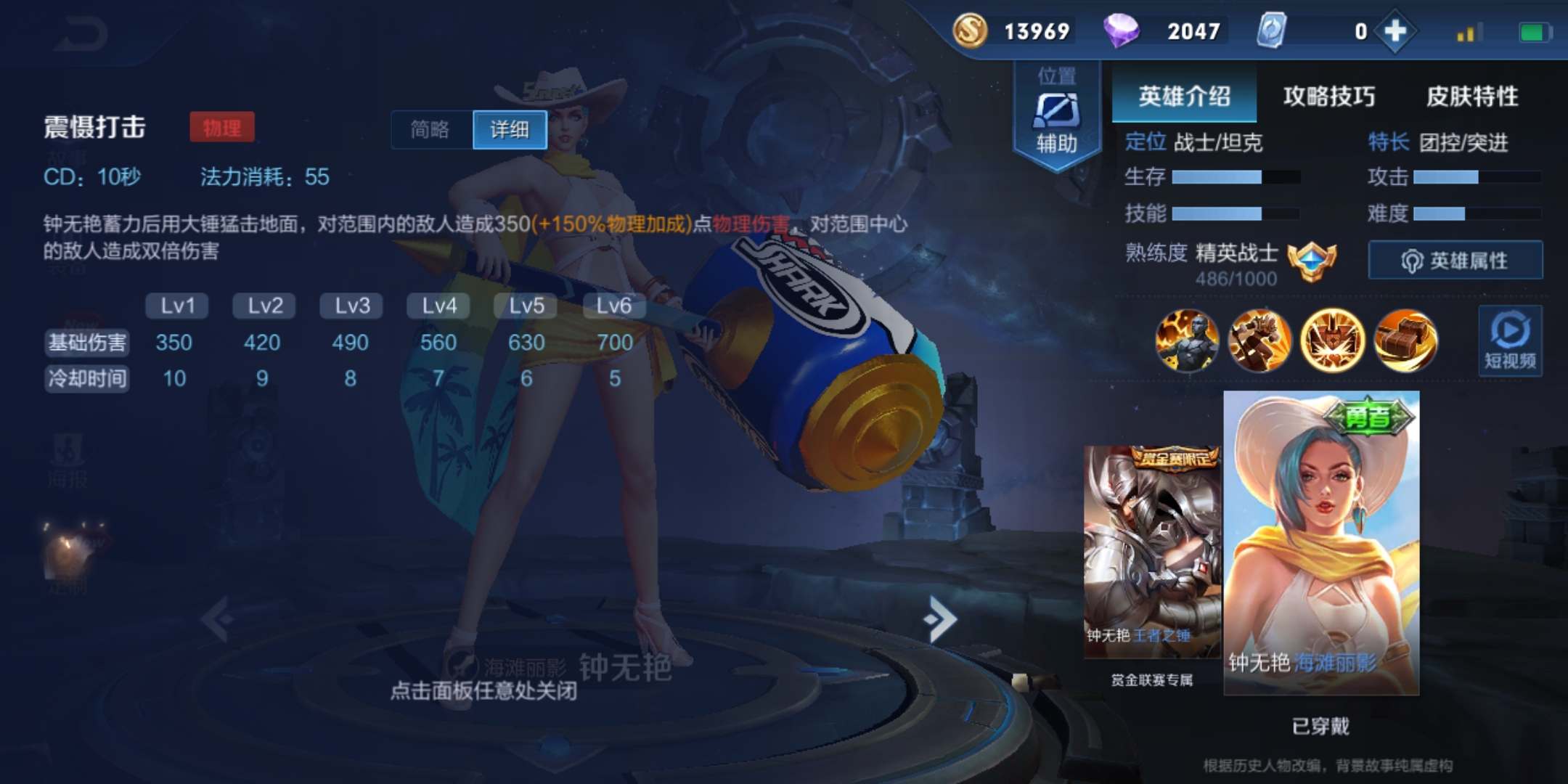1568x784 pixels.
Task: Click the purple diamond currency icon
Action: 1121,31
